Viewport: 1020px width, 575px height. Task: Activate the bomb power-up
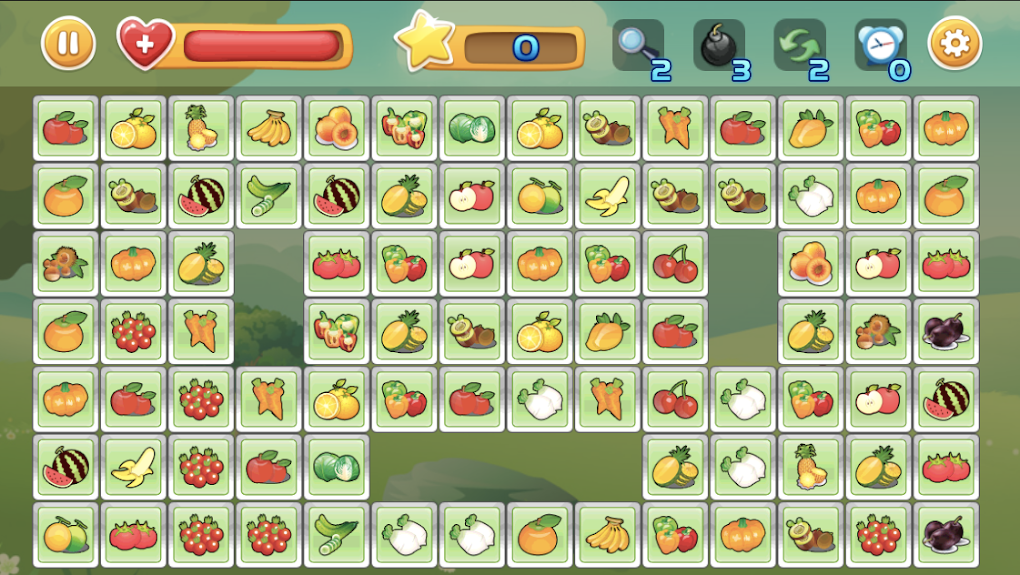(x=718, y=45)
